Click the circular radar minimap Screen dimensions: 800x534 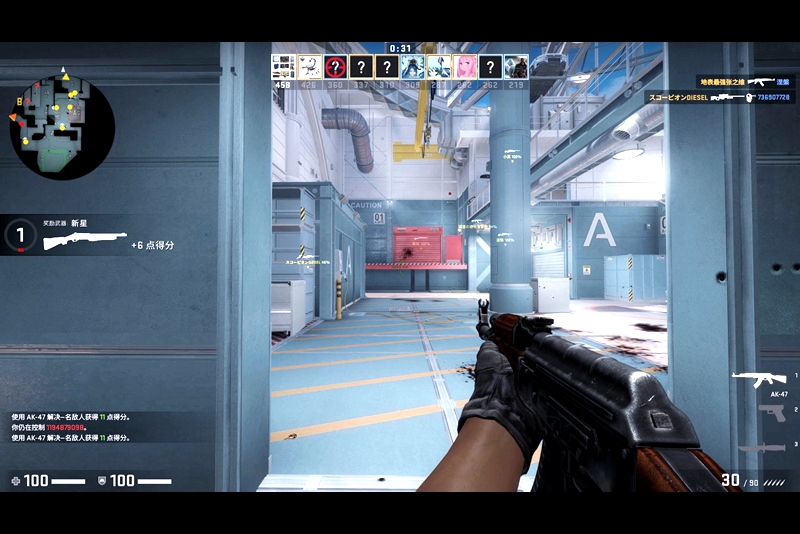coord(62,125)
